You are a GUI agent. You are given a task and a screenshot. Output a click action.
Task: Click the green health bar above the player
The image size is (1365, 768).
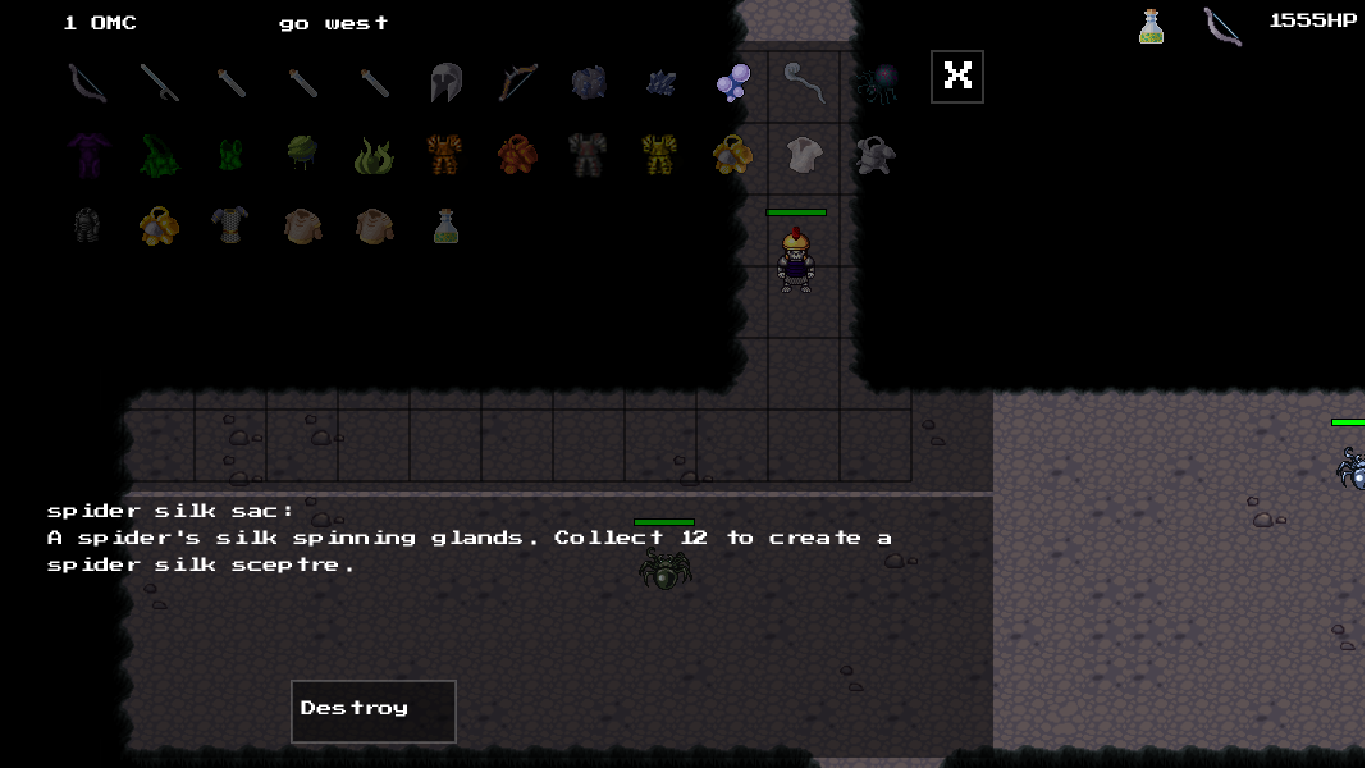tap(796, 212)
